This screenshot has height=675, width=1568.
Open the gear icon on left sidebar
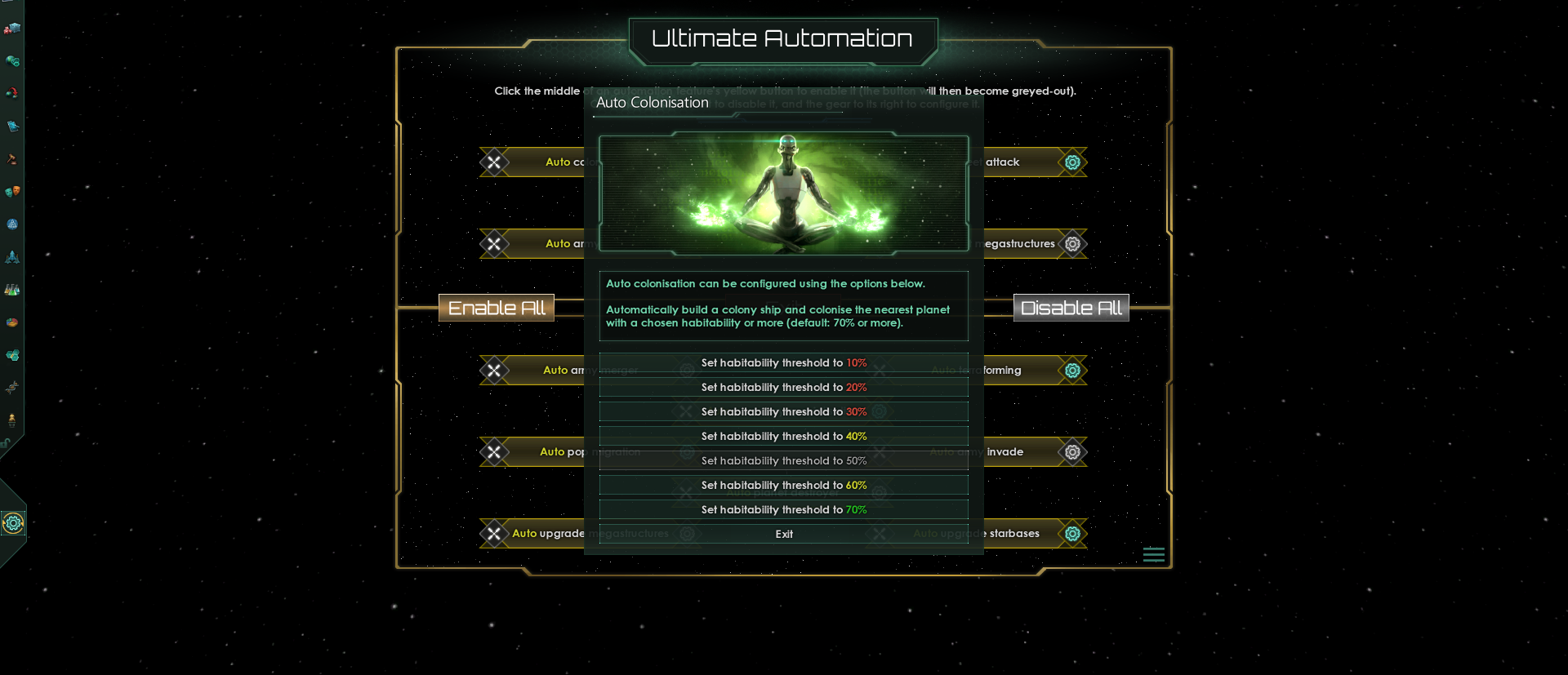(13, 523)
